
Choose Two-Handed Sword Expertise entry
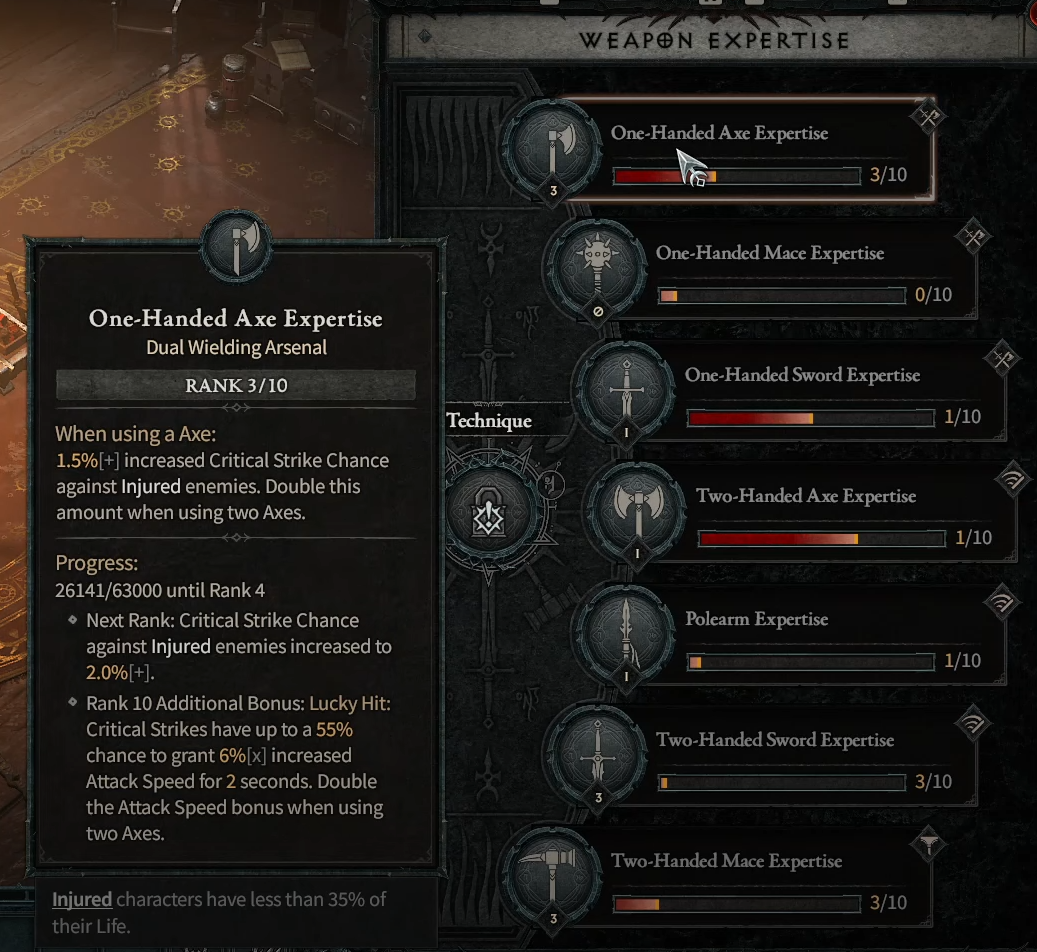point(790,758)
